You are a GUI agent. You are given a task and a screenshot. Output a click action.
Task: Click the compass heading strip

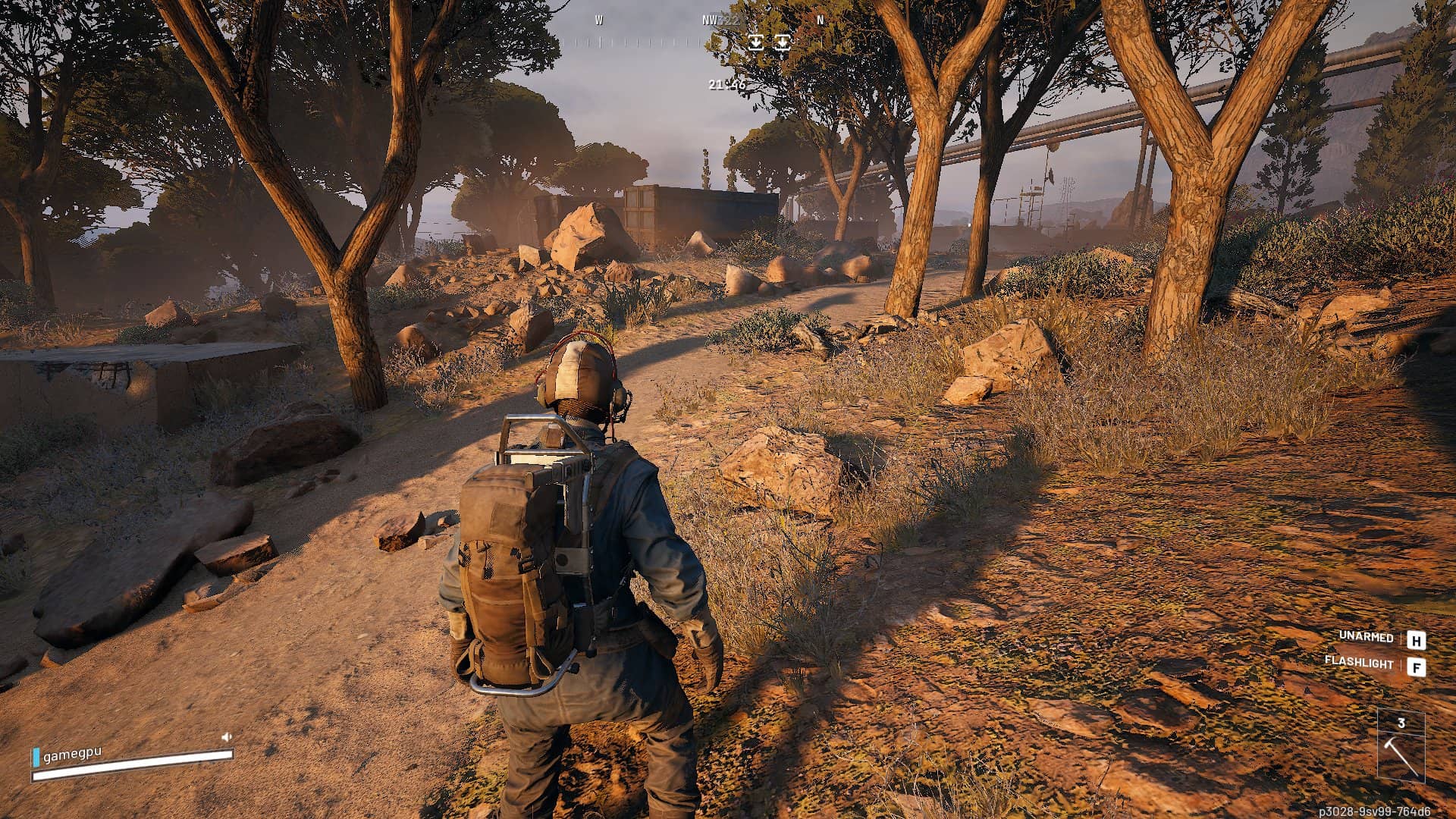point(709,21)
